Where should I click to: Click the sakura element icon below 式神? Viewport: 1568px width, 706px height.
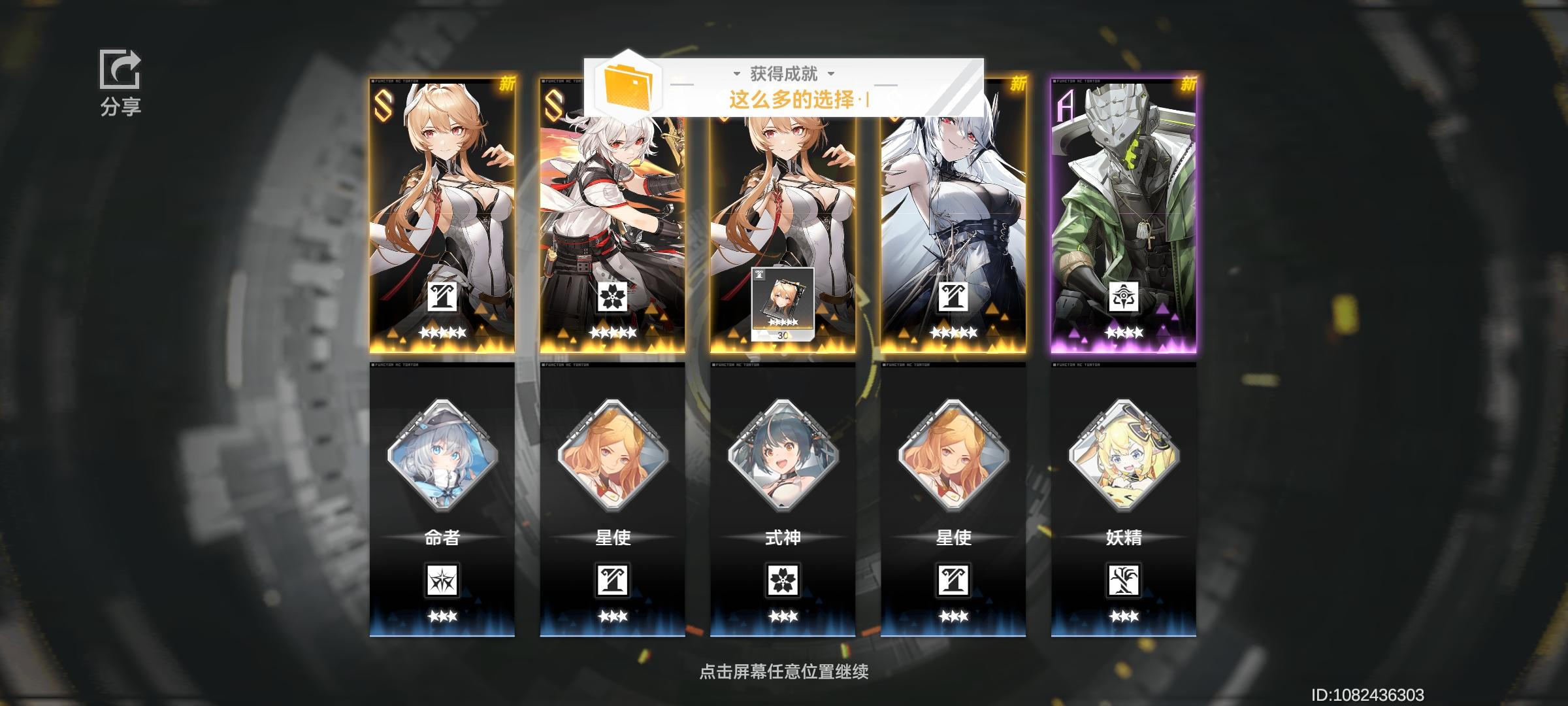click(x=783, y=580)
